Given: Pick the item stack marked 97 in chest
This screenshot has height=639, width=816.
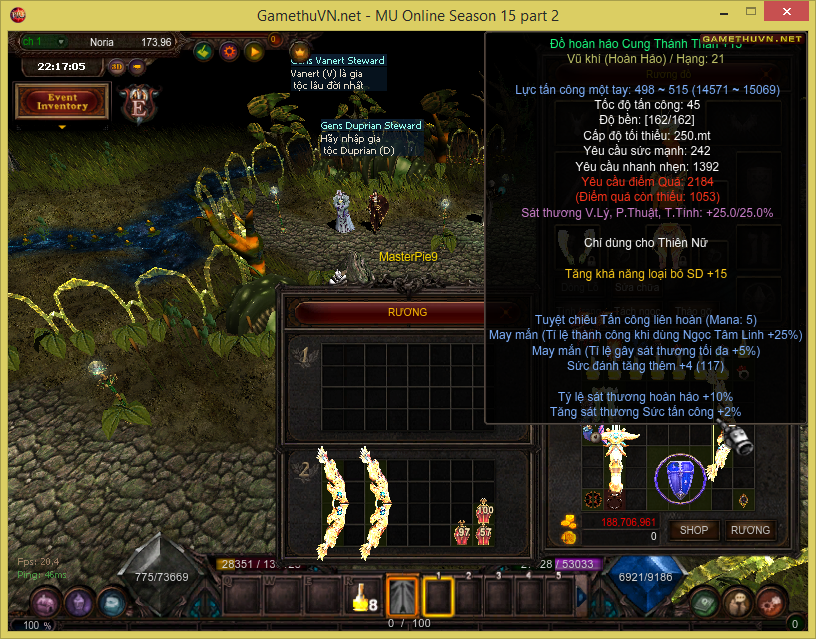Looking at the screenshot, I should (x=462, y=531).
